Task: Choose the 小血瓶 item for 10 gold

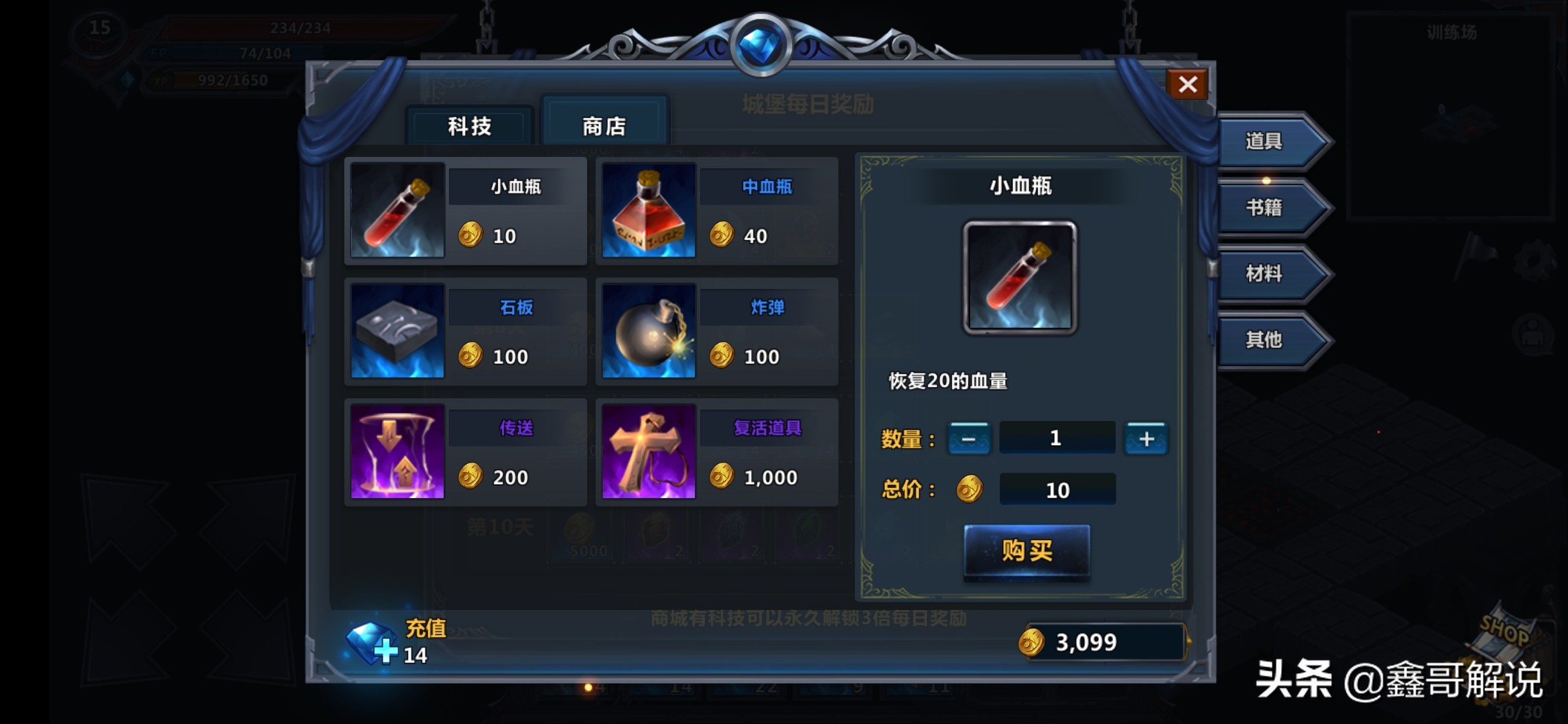Action: (465, 210)
